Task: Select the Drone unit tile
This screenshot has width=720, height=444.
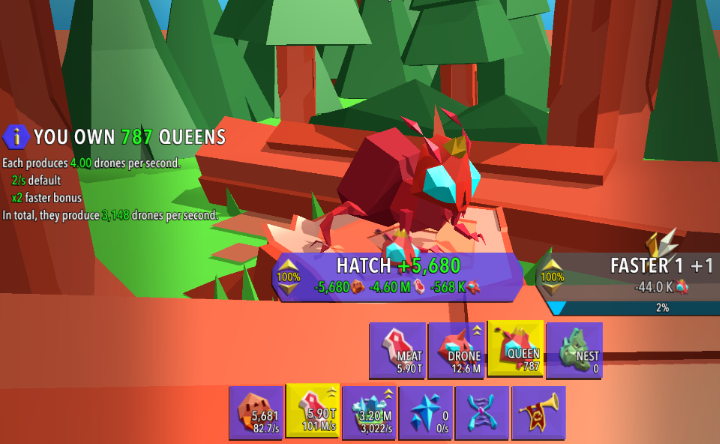Action: tap(456, 349)
